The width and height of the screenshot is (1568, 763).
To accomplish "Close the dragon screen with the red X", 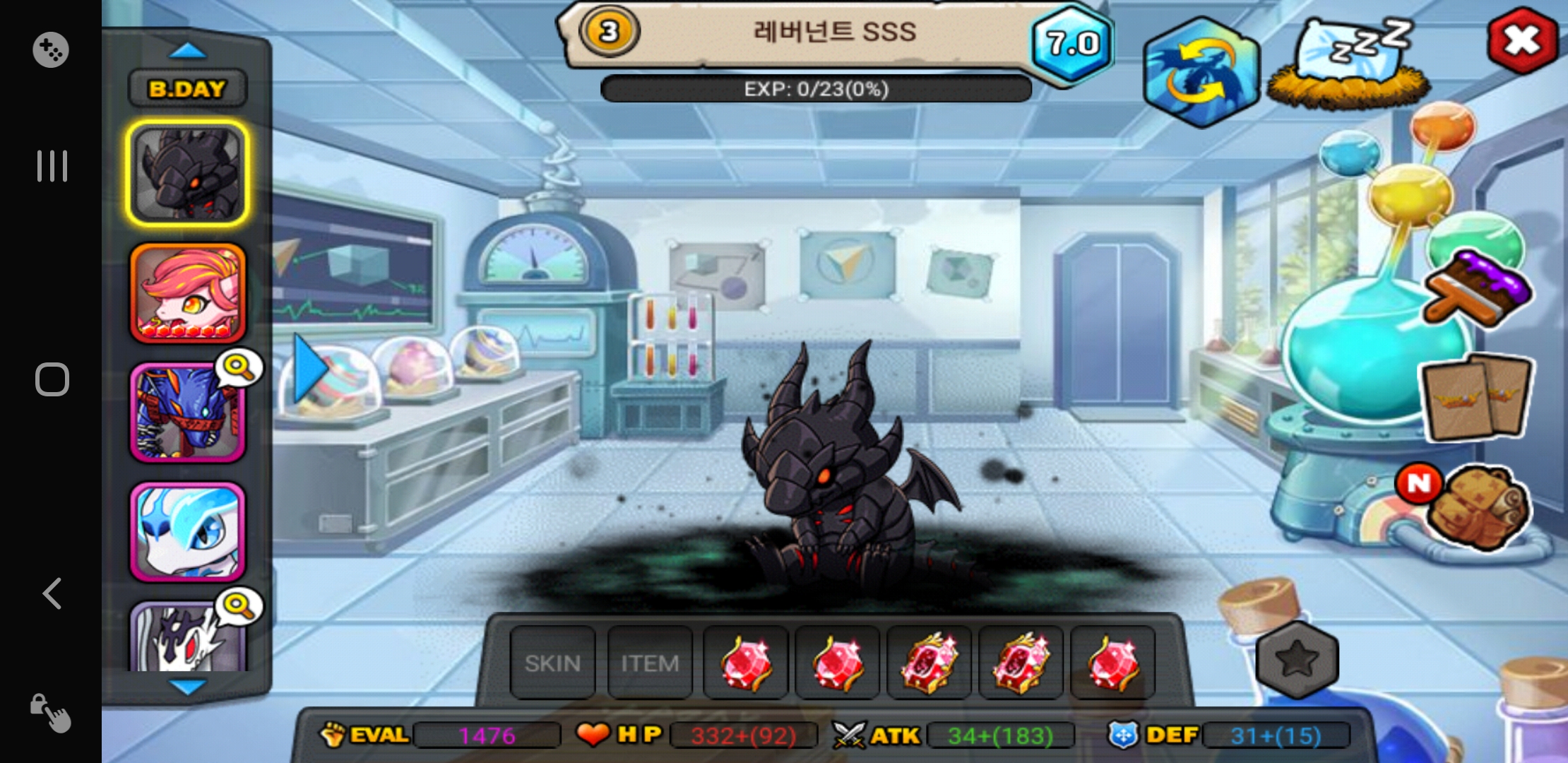I will [x=1521, y=40].
